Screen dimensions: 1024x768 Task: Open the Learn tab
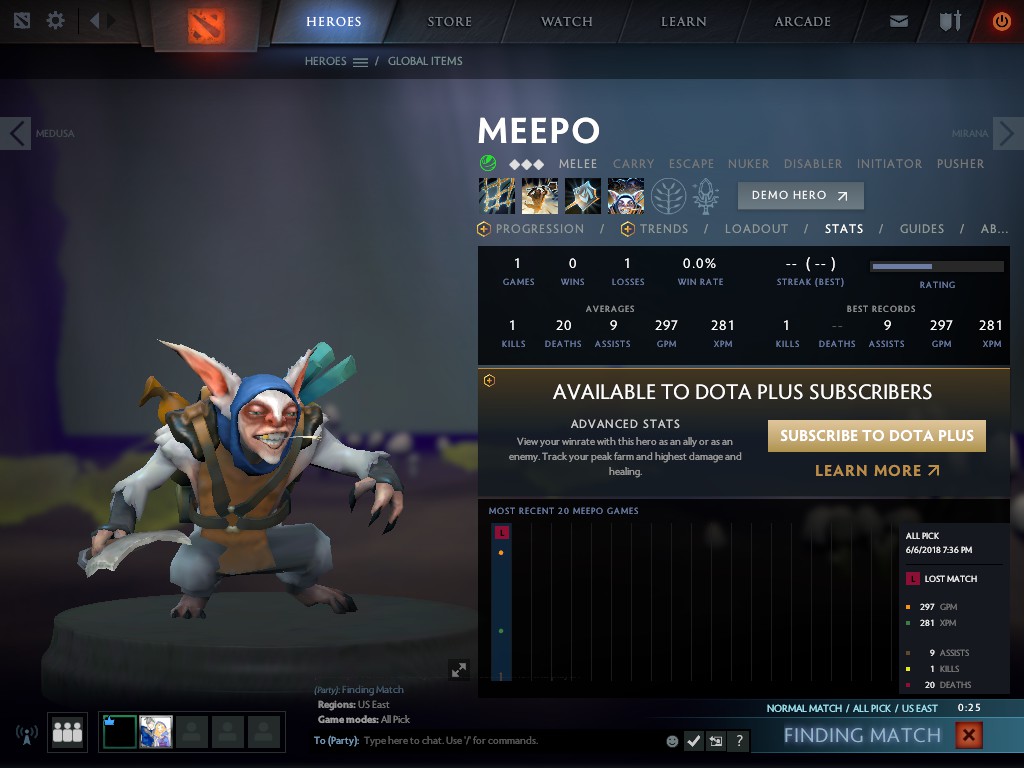point(683,21)
